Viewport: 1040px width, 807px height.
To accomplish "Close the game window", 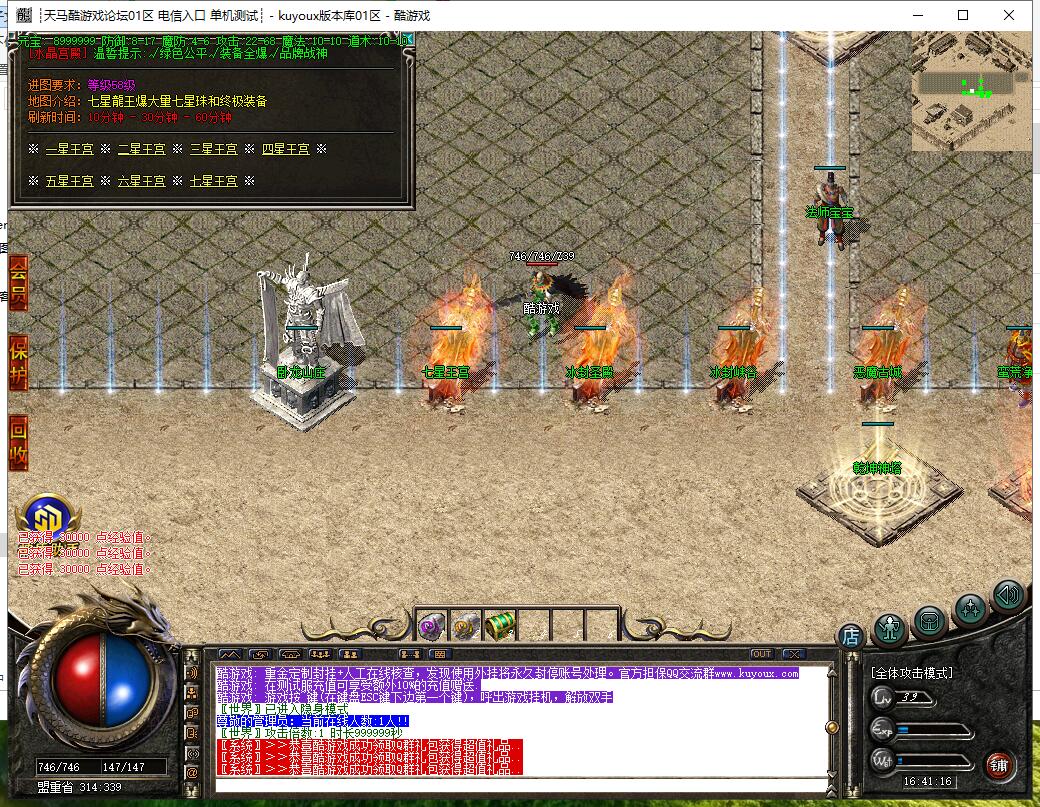I will point(1009,15).
